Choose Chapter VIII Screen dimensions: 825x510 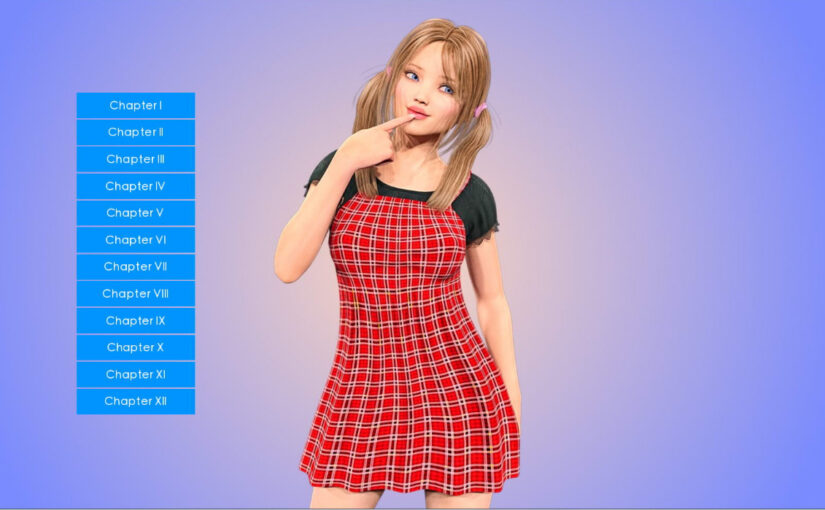click(x=135, y=294)
